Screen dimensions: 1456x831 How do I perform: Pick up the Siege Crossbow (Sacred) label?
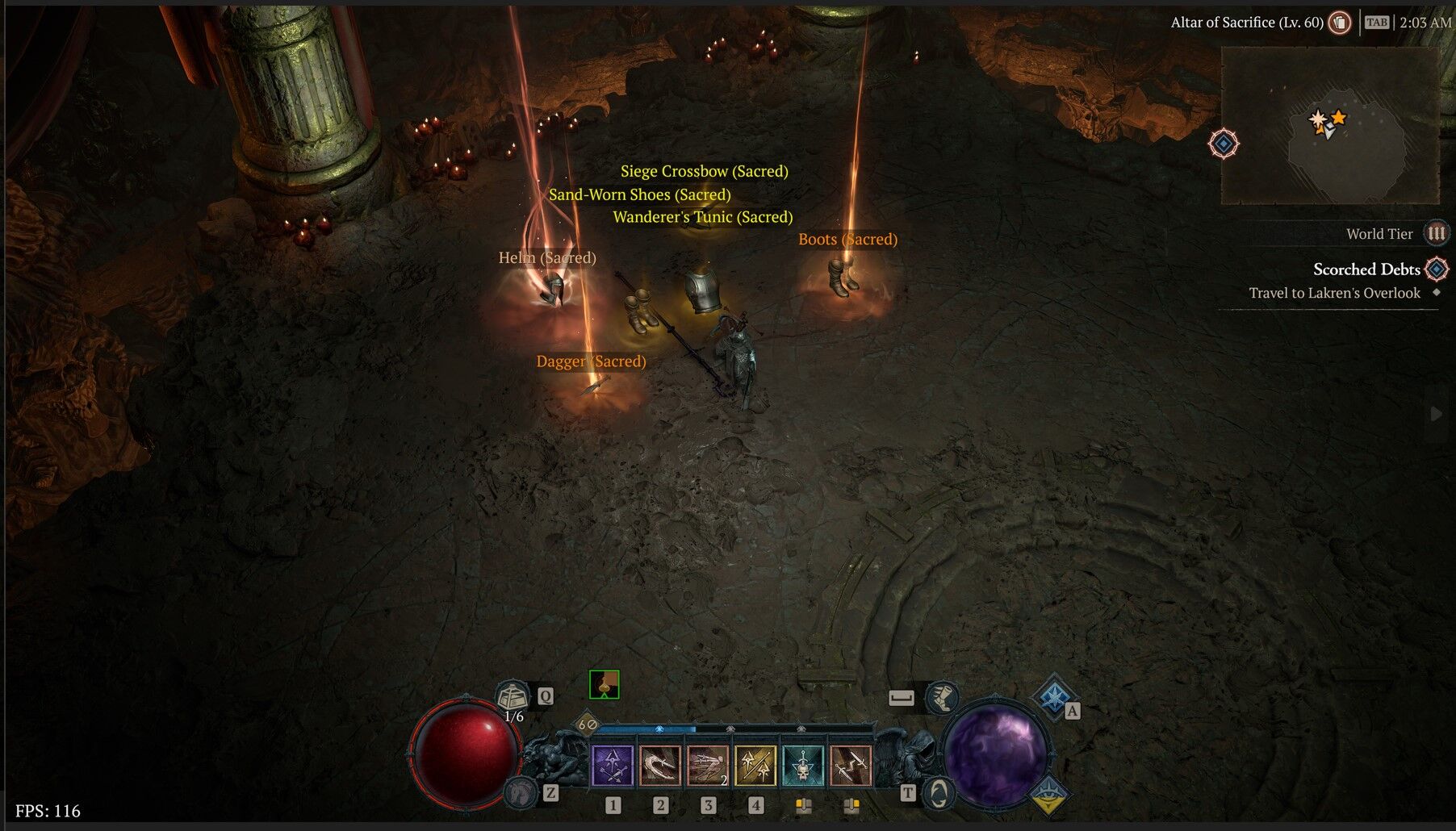pyautogui.click(x=704, y=171)
